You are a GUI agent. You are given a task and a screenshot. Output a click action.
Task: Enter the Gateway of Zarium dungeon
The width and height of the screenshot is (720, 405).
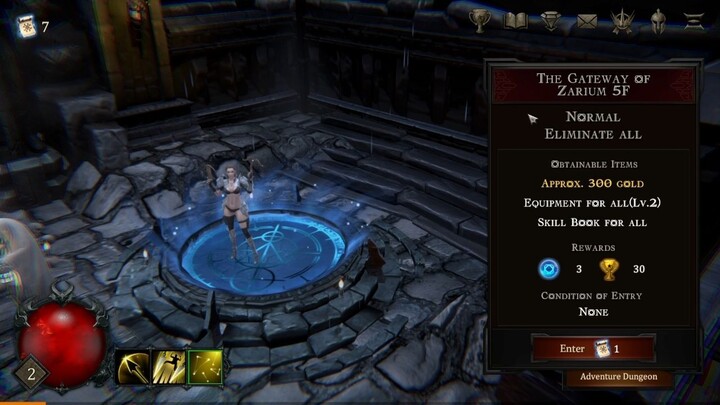[x=593, y=348]
